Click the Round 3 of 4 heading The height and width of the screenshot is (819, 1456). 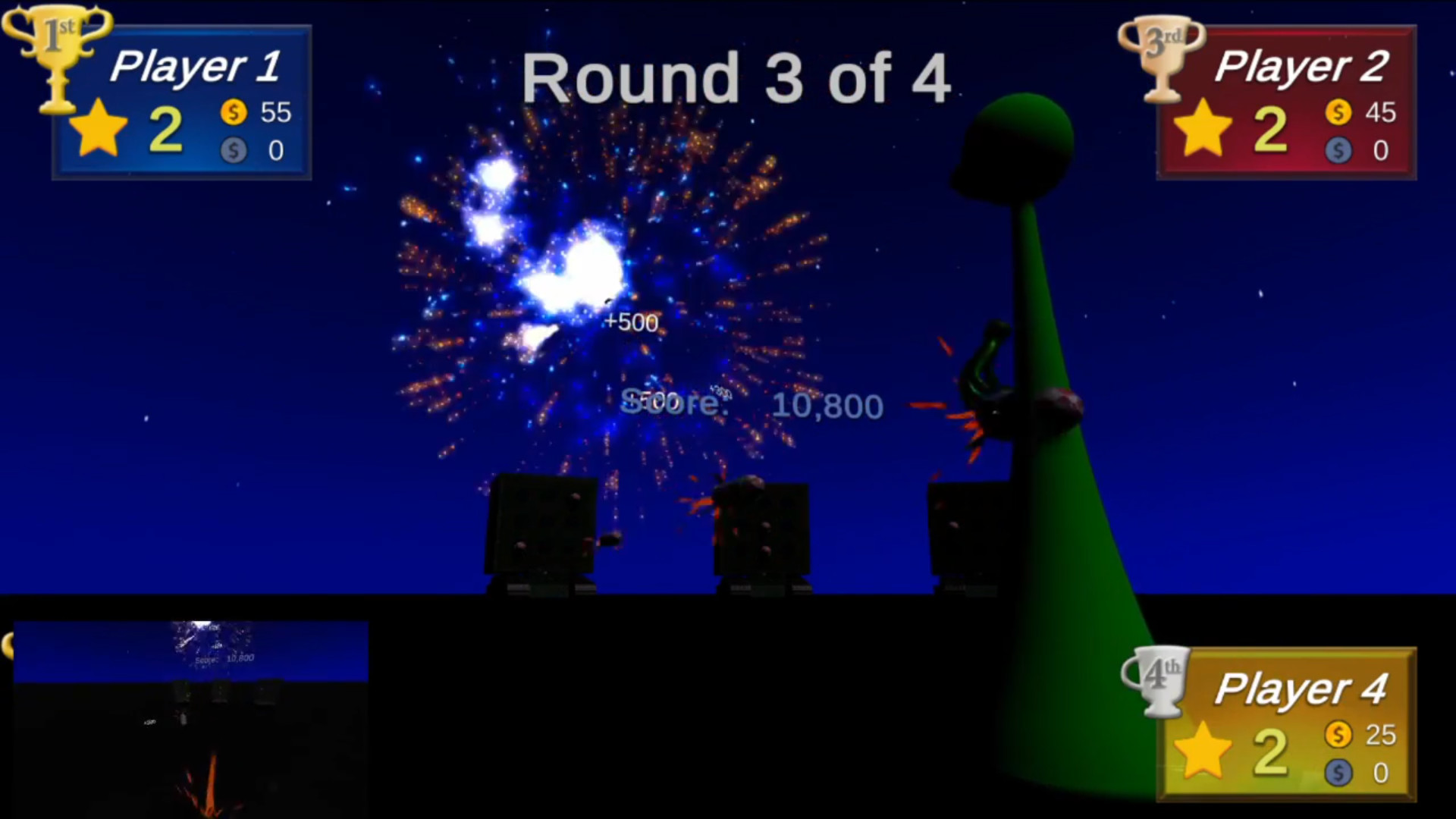(737, 76)
